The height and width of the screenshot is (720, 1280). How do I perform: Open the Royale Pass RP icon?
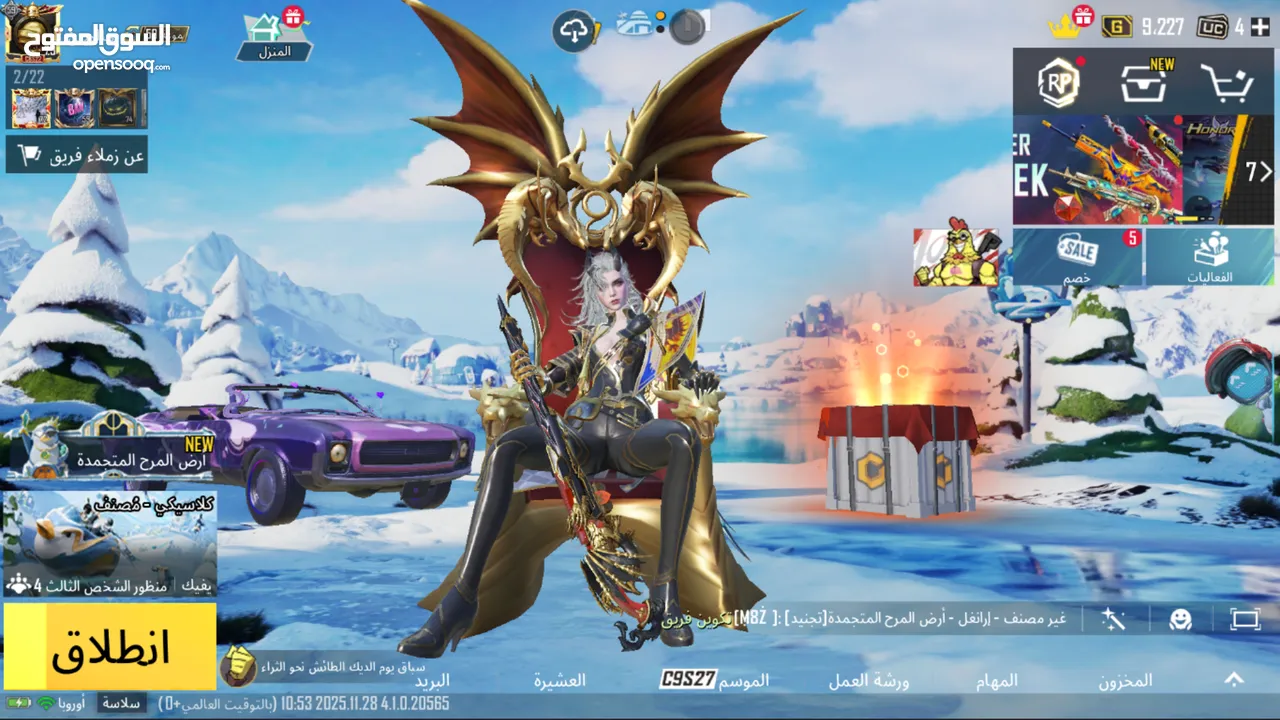tap(1058, 84)
